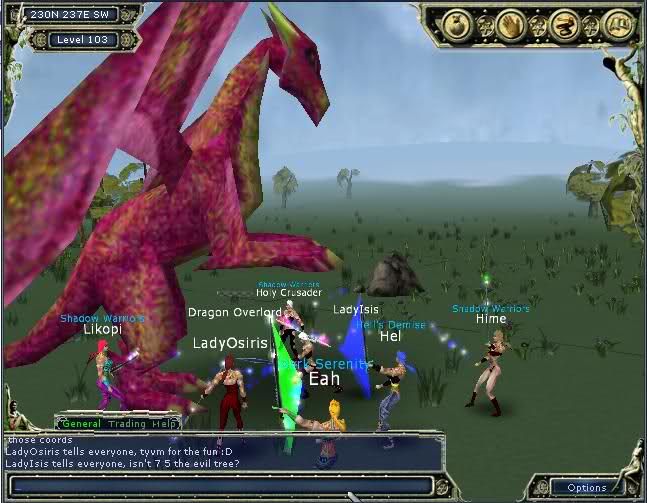Open the book icon
The image size is (647, 503).
(620, 23)
